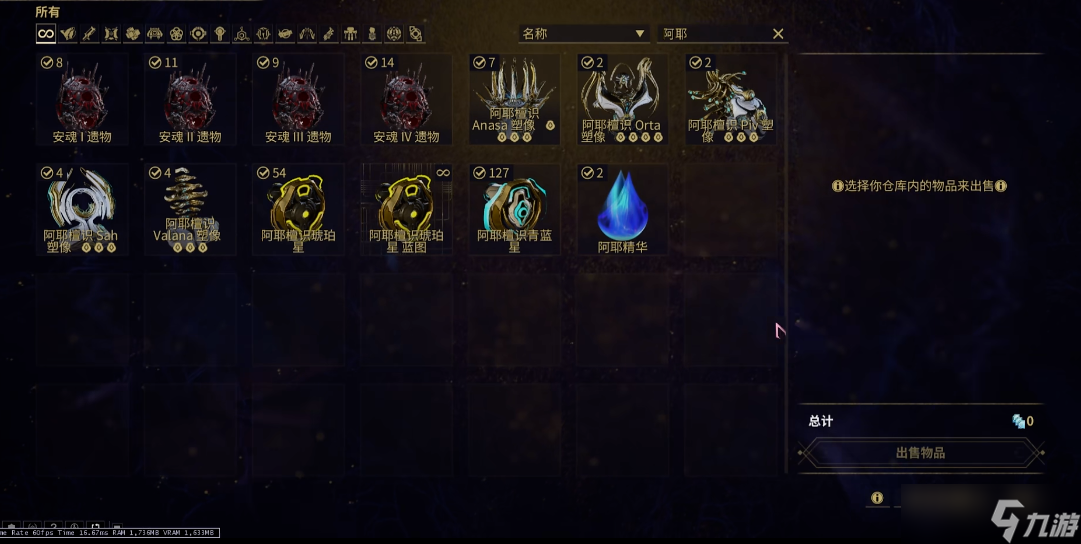
Task: Pick the blue 阿耶精华 essence
Action: tap(622, 209)
